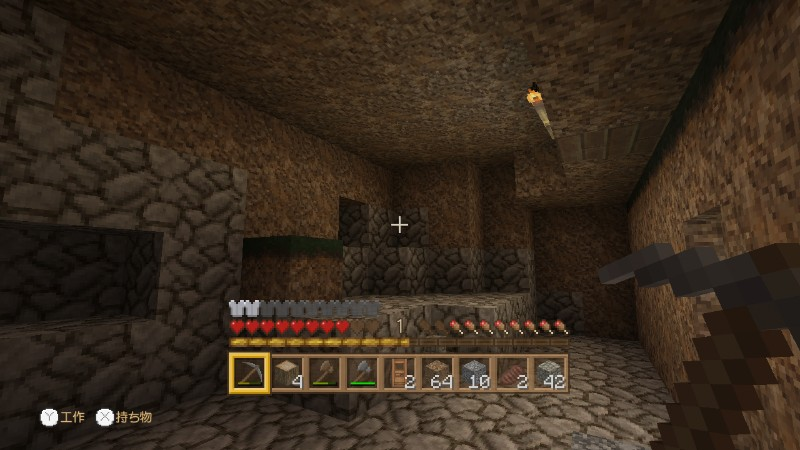The width and height of the screenshot is (800, 450).
Task: Select the pickaxe hotbar slot
Action: (249, 373)
